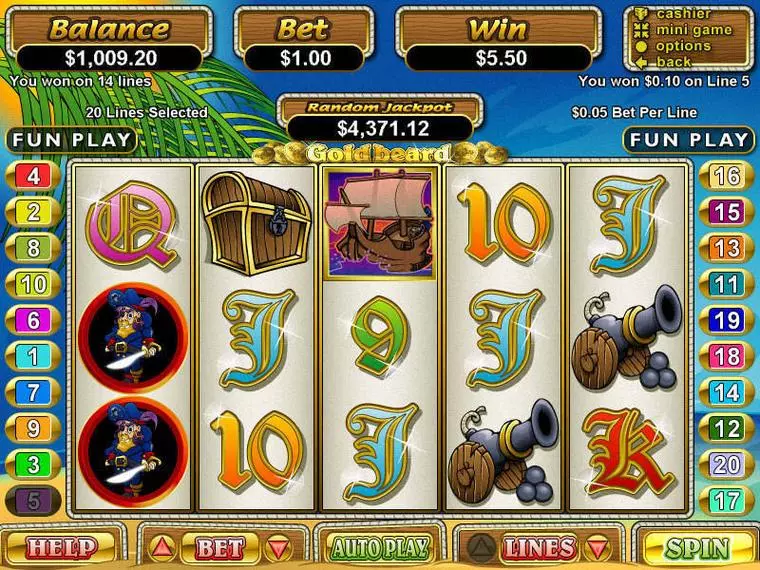
Task: Activate payline 17 marker
Action: (727, 498)
